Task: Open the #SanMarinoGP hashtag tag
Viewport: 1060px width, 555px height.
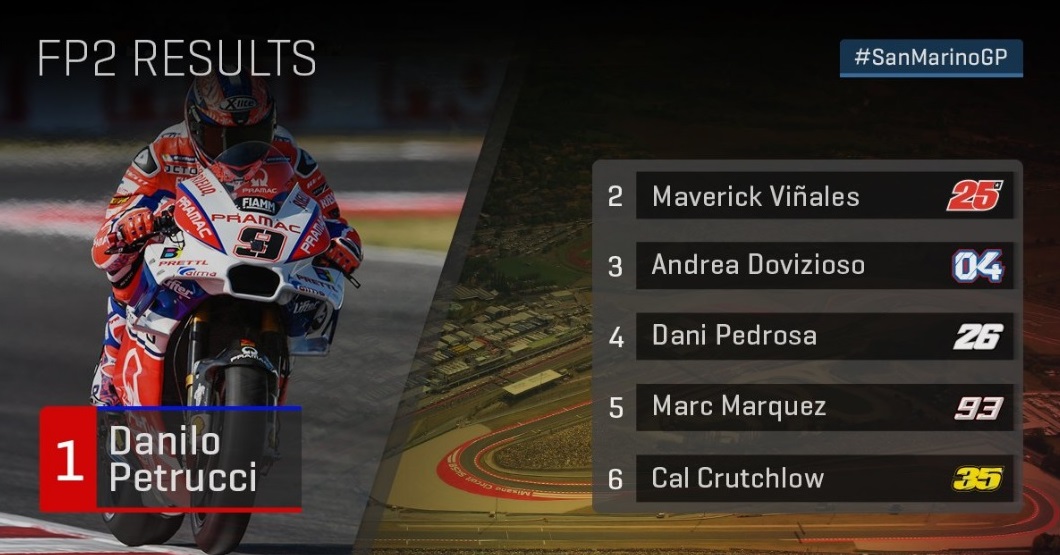Action: click(931, 58)
